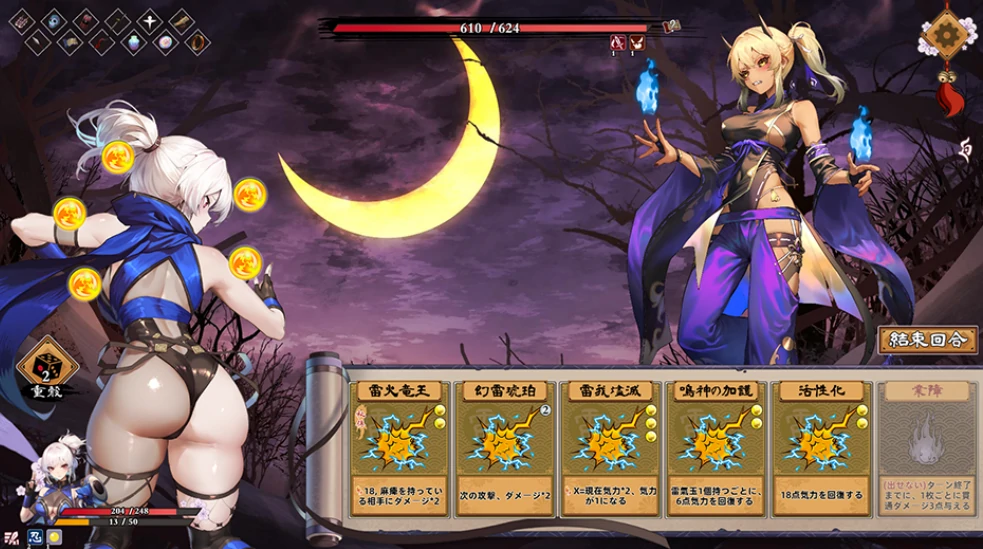Select the greyed-out white flame card
The image size is (983, 549).
click(x=926, y=445)
